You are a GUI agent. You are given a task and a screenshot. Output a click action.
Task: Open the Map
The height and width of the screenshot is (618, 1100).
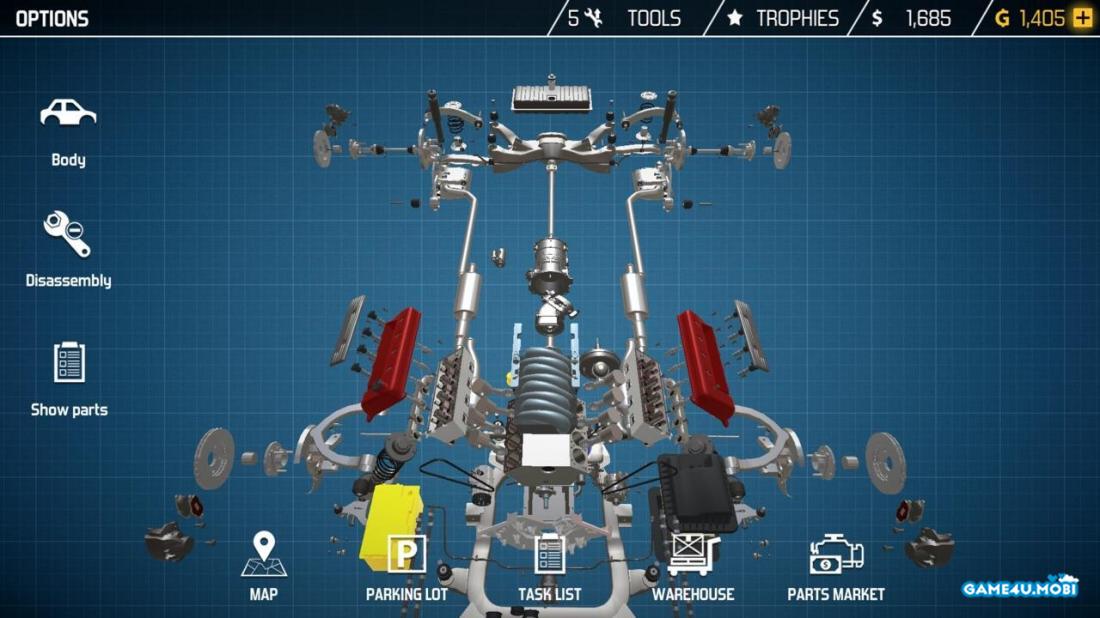264,566
